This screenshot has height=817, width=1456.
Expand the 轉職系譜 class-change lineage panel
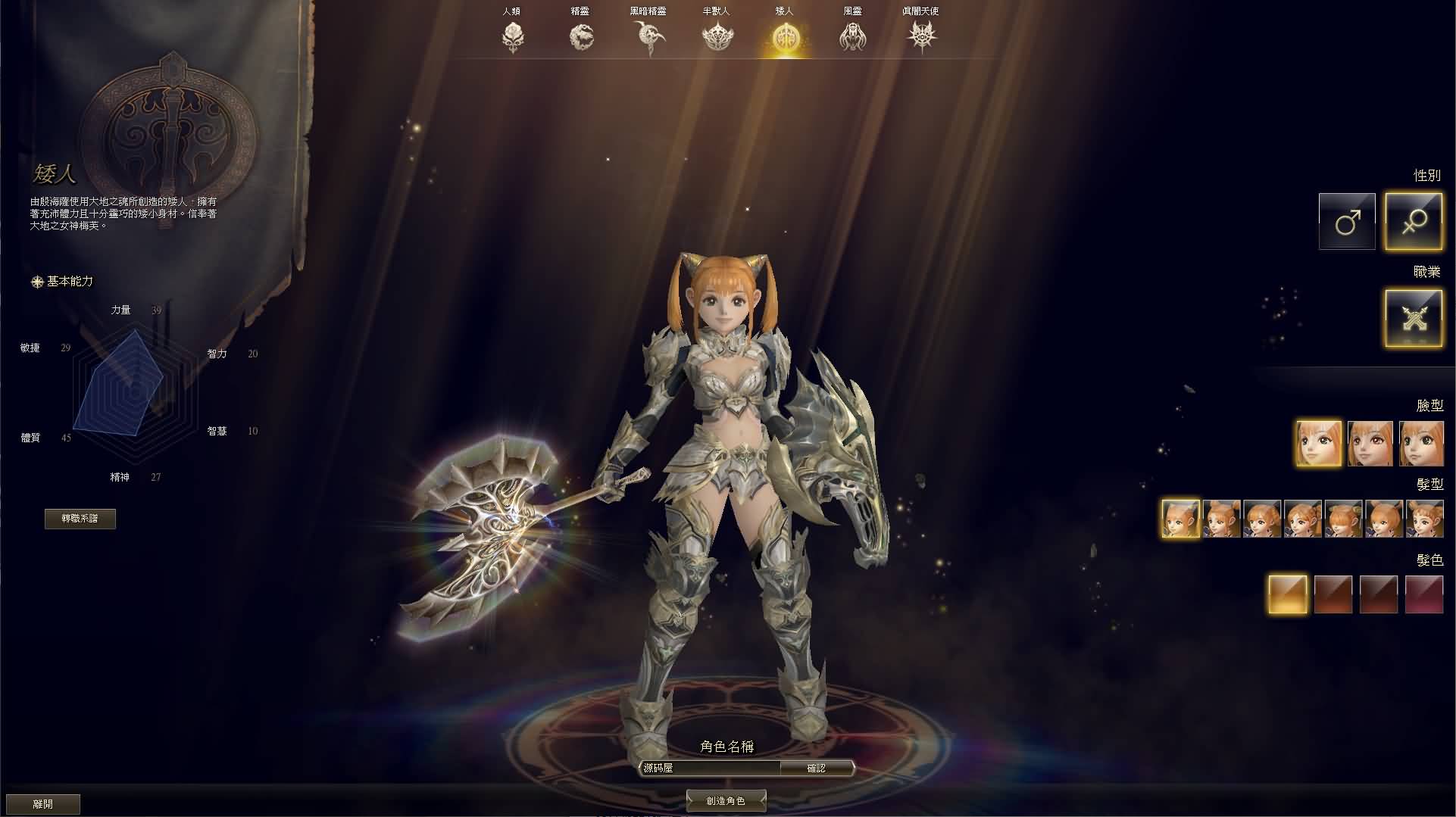(x=82, y=519)
